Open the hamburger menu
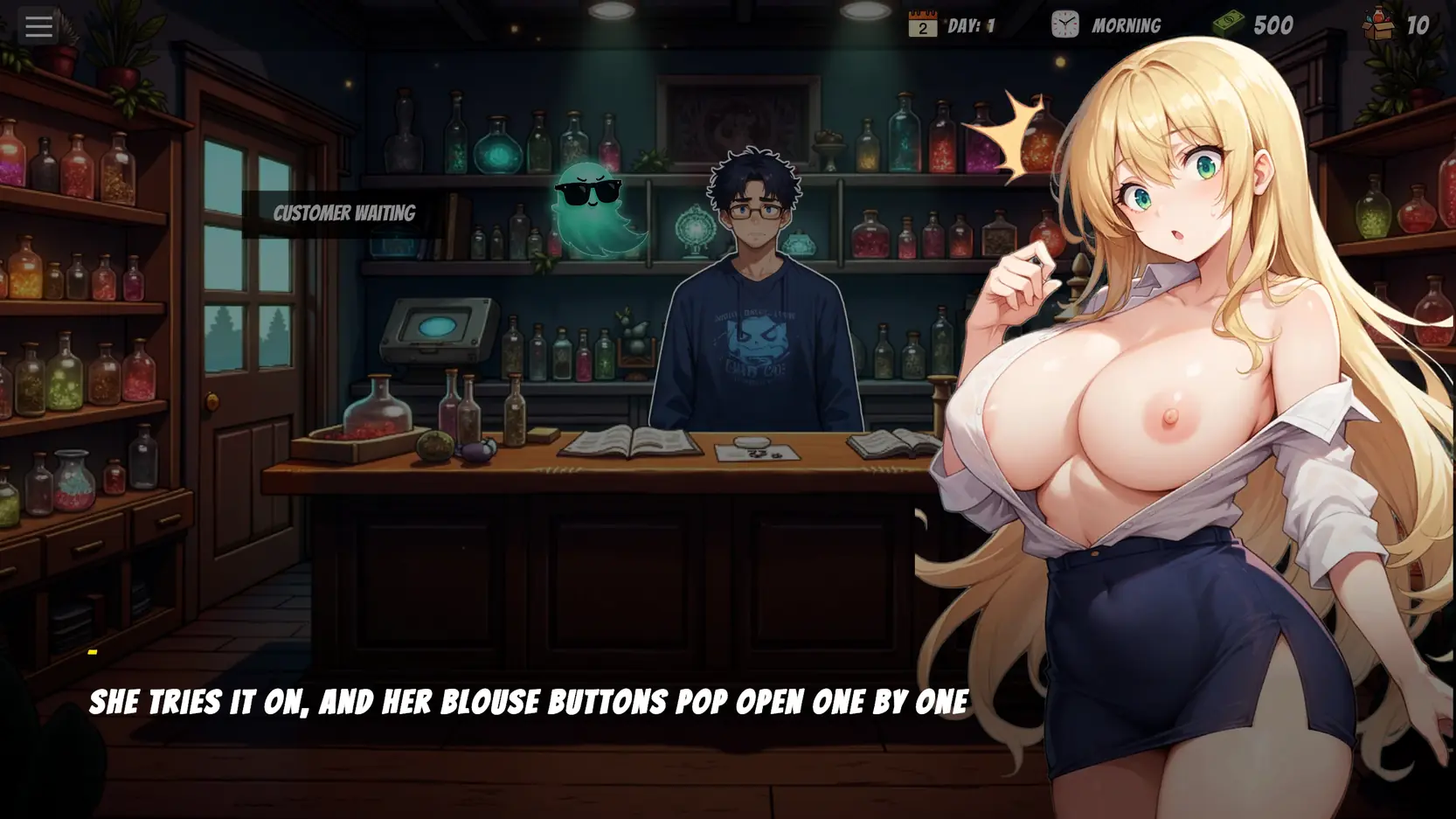 click(38, 26)
